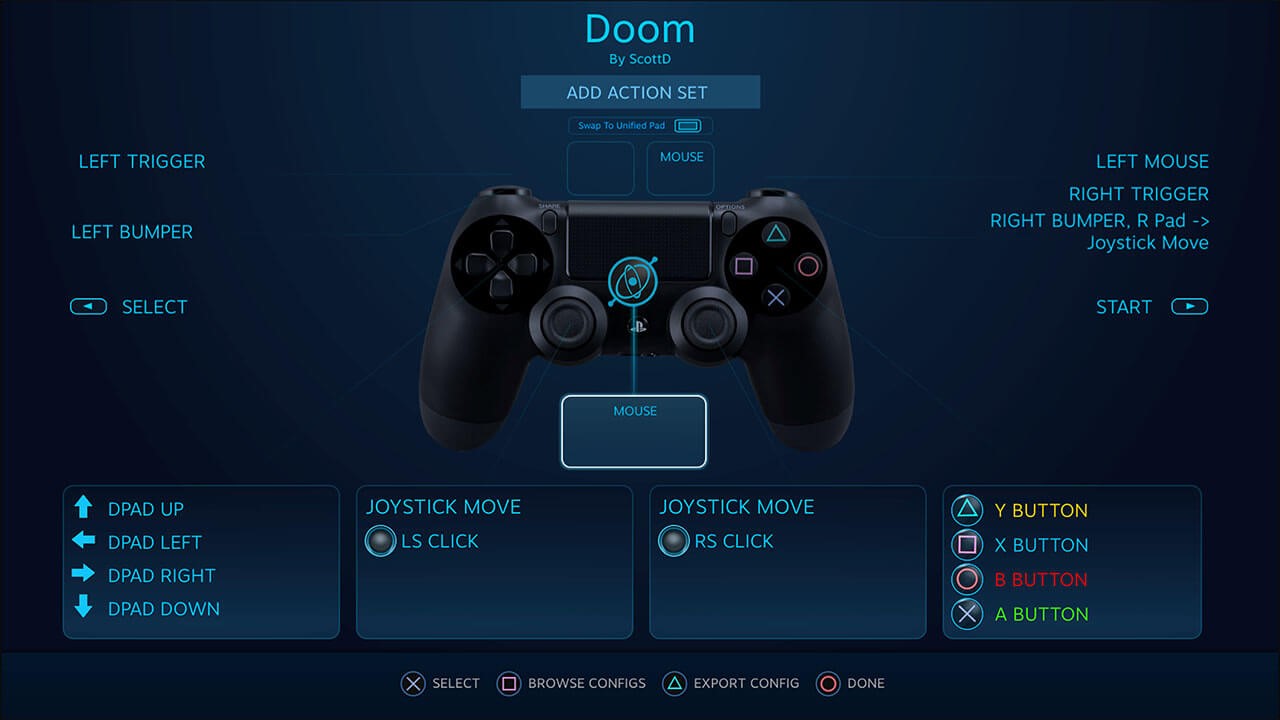Click DONE in the bottom bar
The width and height of the screenshot is (1280, 720).
pyautogui.click(x=851, y=683)
